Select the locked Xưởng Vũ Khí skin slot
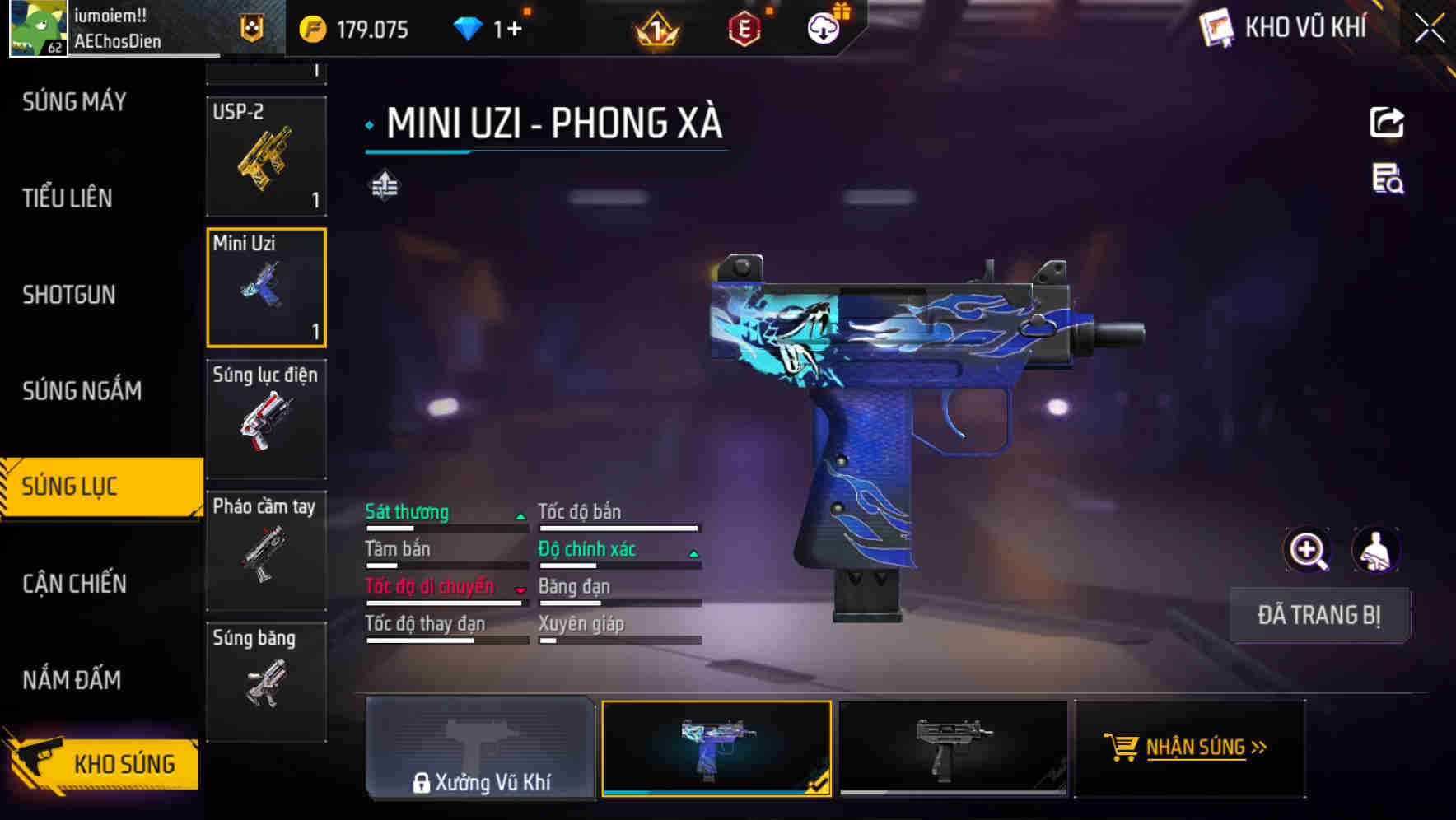Screen dimensions: 1456x820 (x=480, y=751)
